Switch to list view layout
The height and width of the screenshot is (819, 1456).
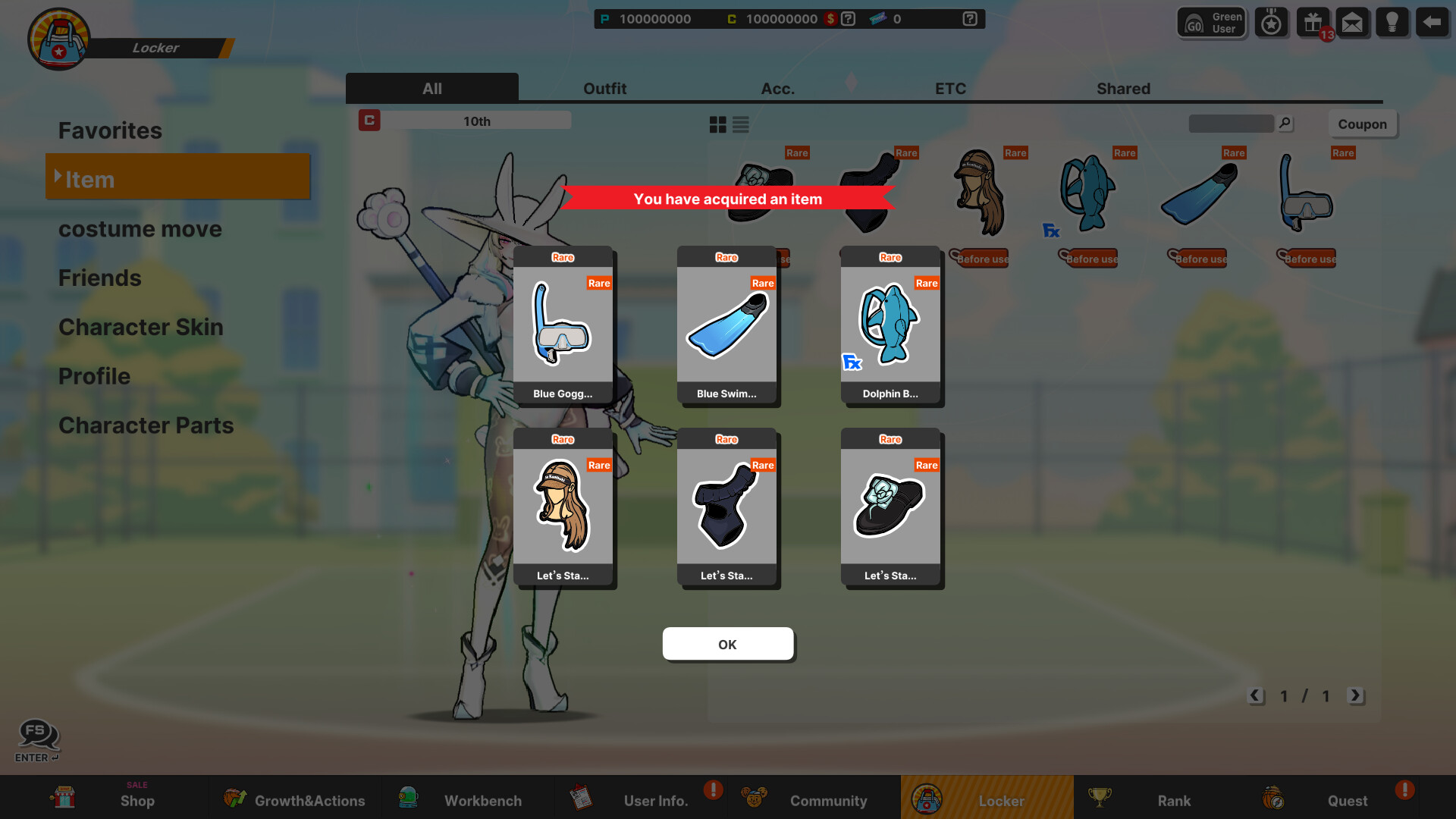739,124
